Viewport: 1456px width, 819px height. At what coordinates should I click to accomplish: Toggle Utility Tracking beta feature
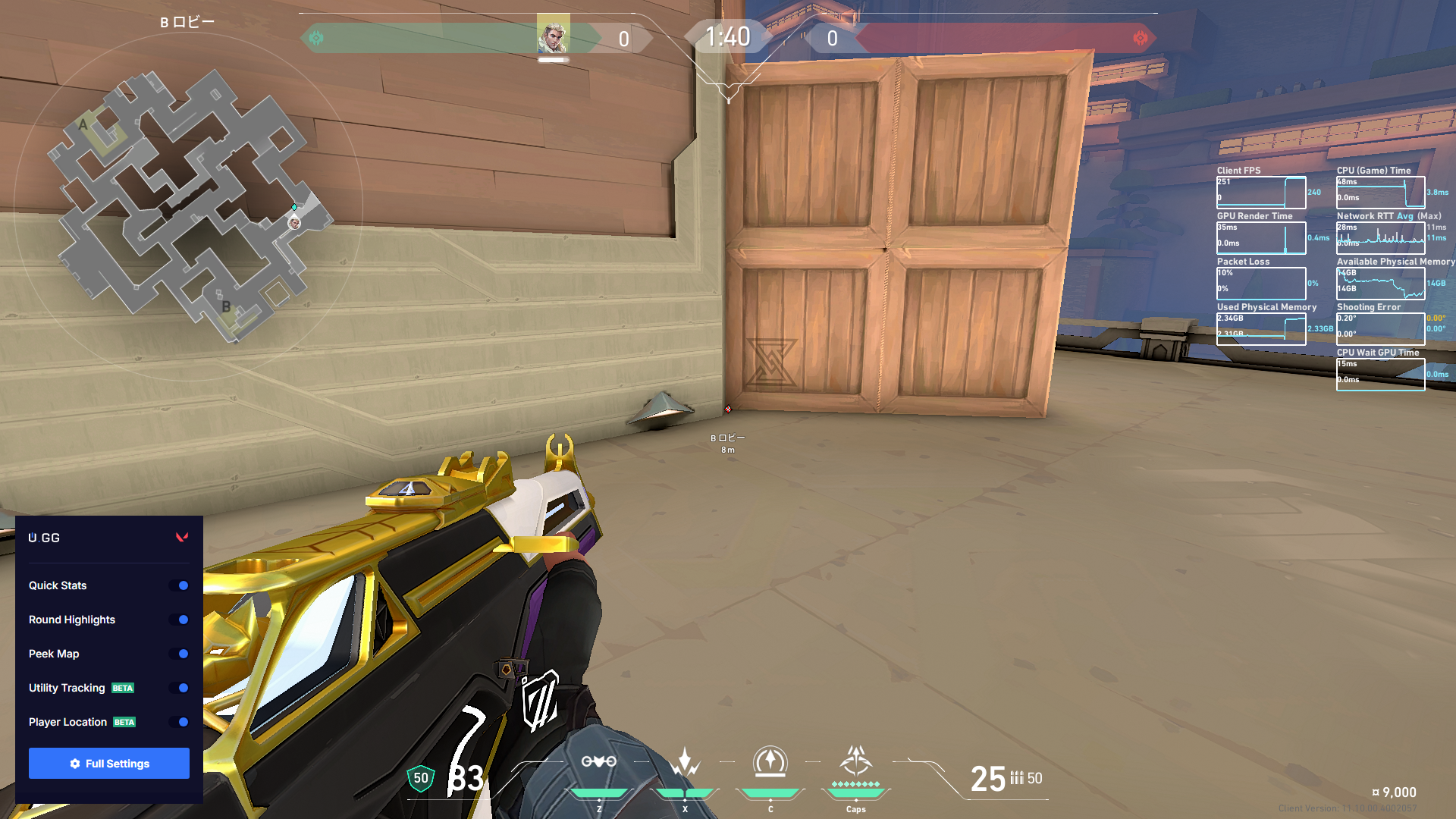(x=180, y=688)
